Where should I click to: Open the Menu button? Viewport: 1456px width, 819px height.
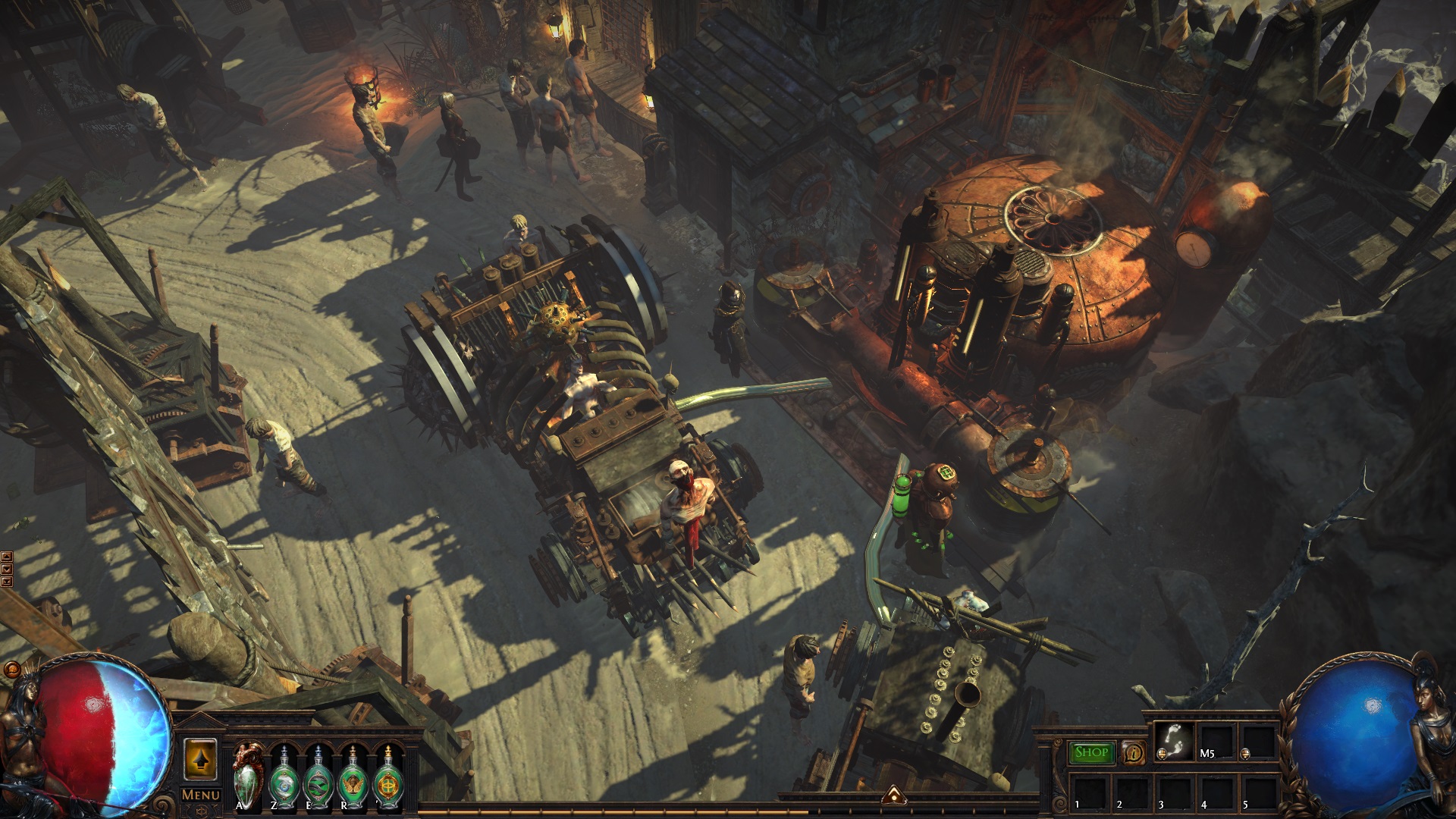[x=201, y=795]
